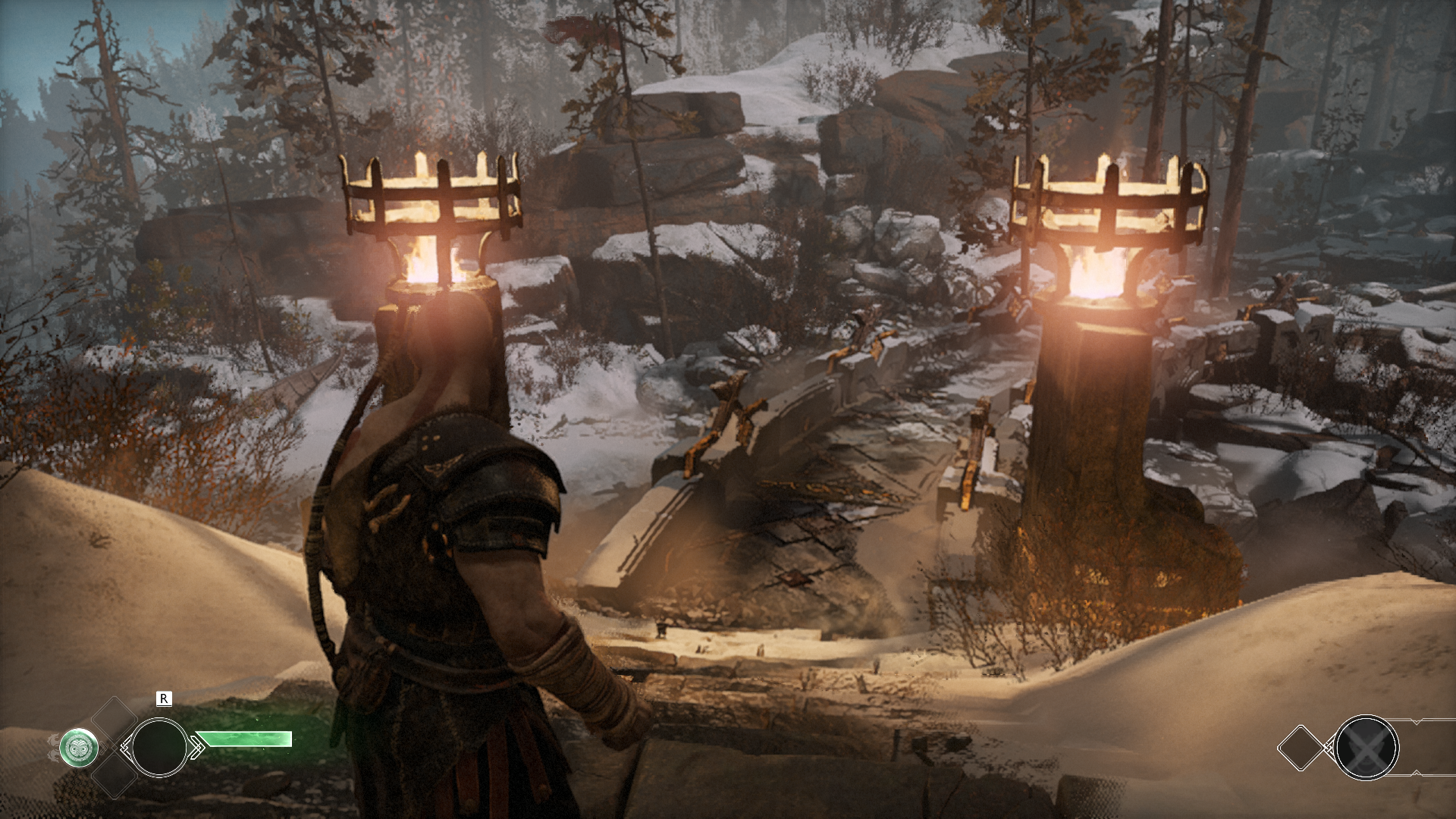Select the crossed-out companion portrait icon
1456x819 pixels.
click(x=1366, y=748)
